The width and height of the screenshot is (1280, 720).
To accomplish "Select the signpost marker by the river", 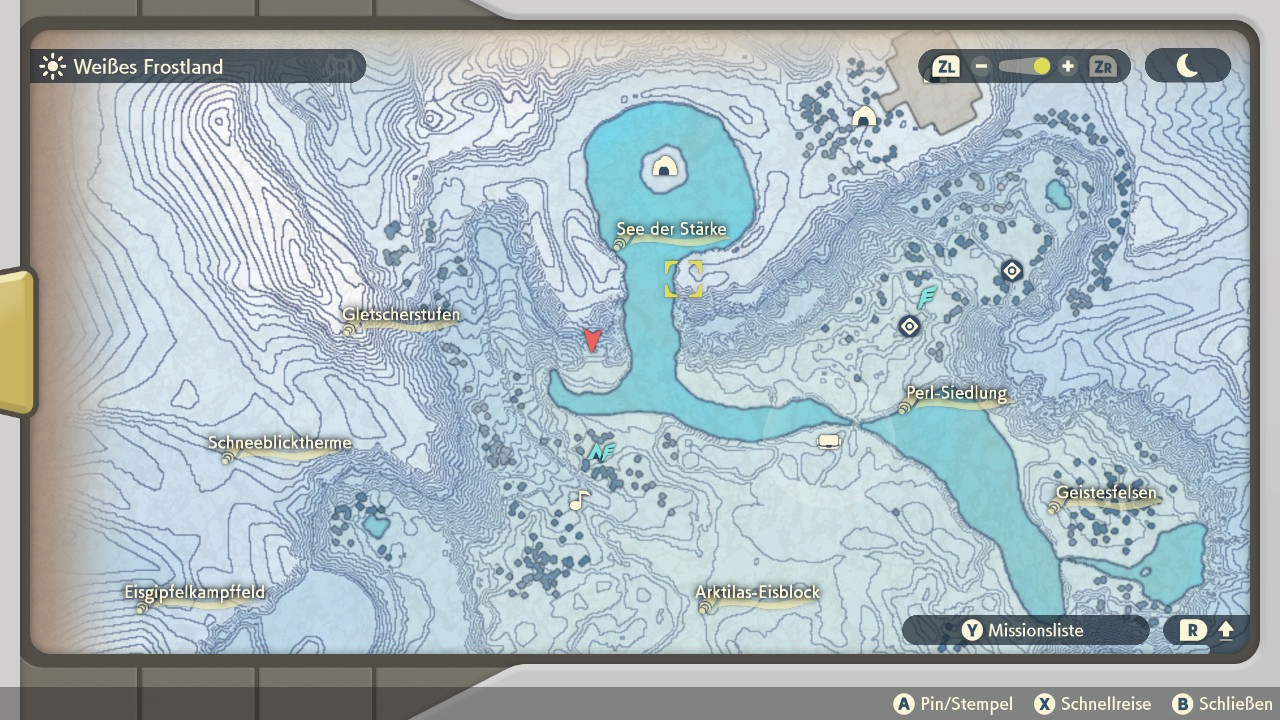I will 828,441.
